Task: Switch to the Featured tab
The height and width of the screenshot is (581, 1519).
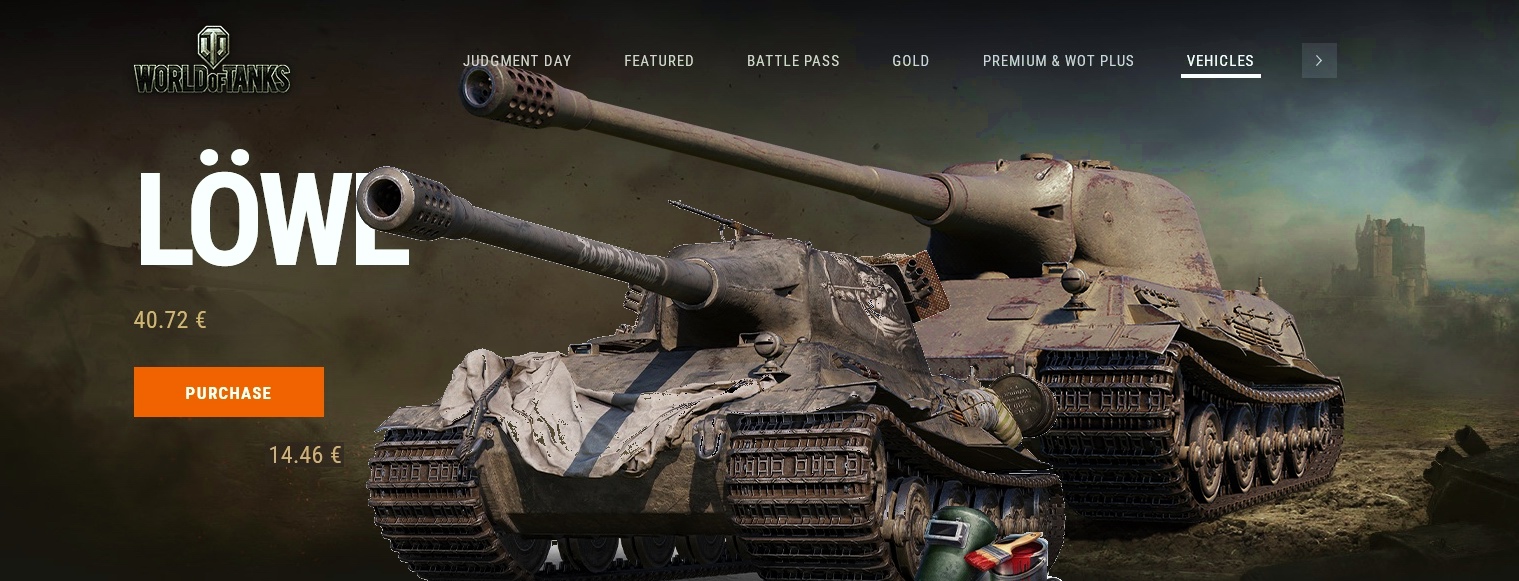Action: pyautogui.click(x=659, y=61)
